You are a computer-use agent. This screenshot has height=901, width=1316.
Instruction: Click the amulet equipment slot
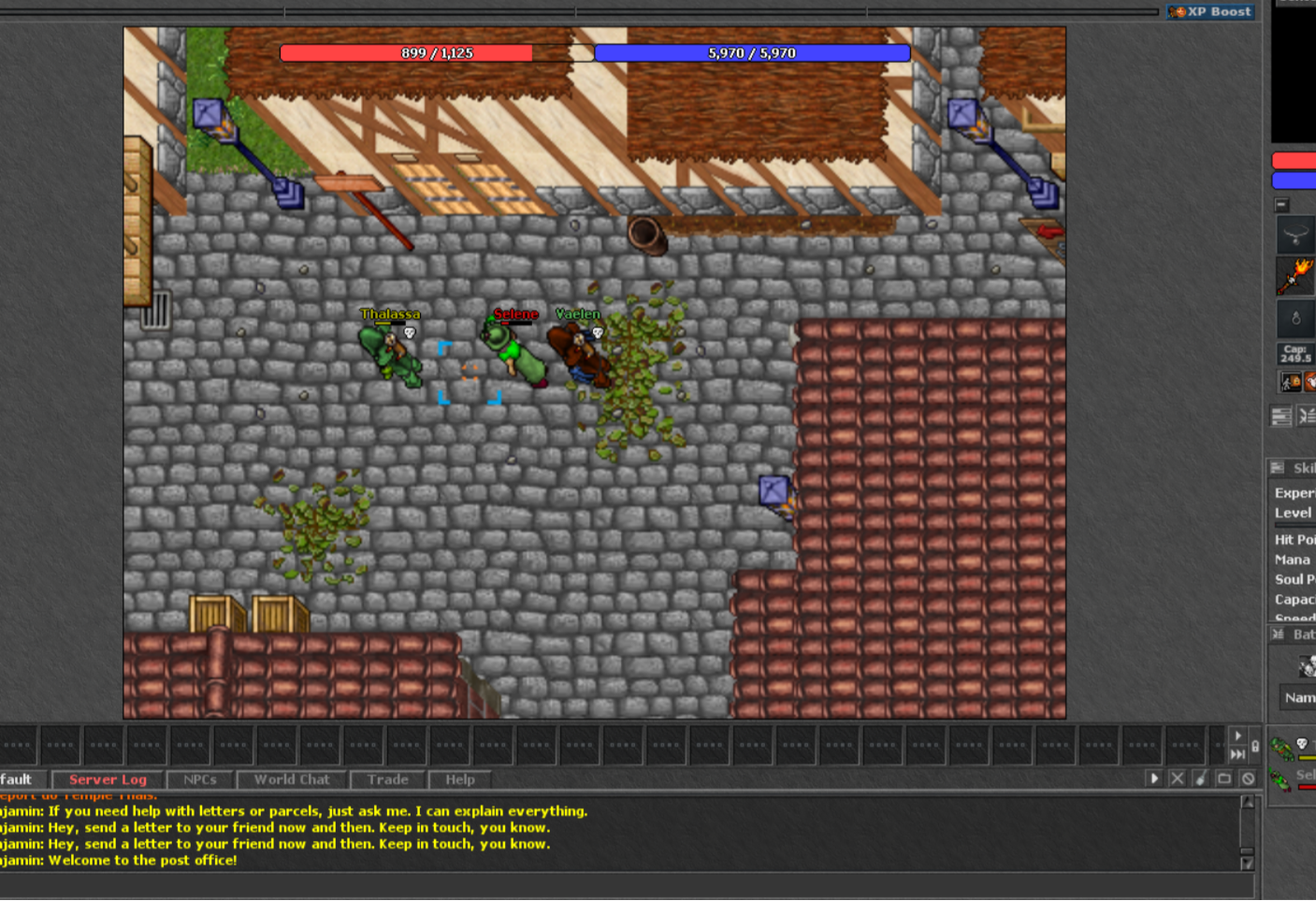[x=1295, y=234]
